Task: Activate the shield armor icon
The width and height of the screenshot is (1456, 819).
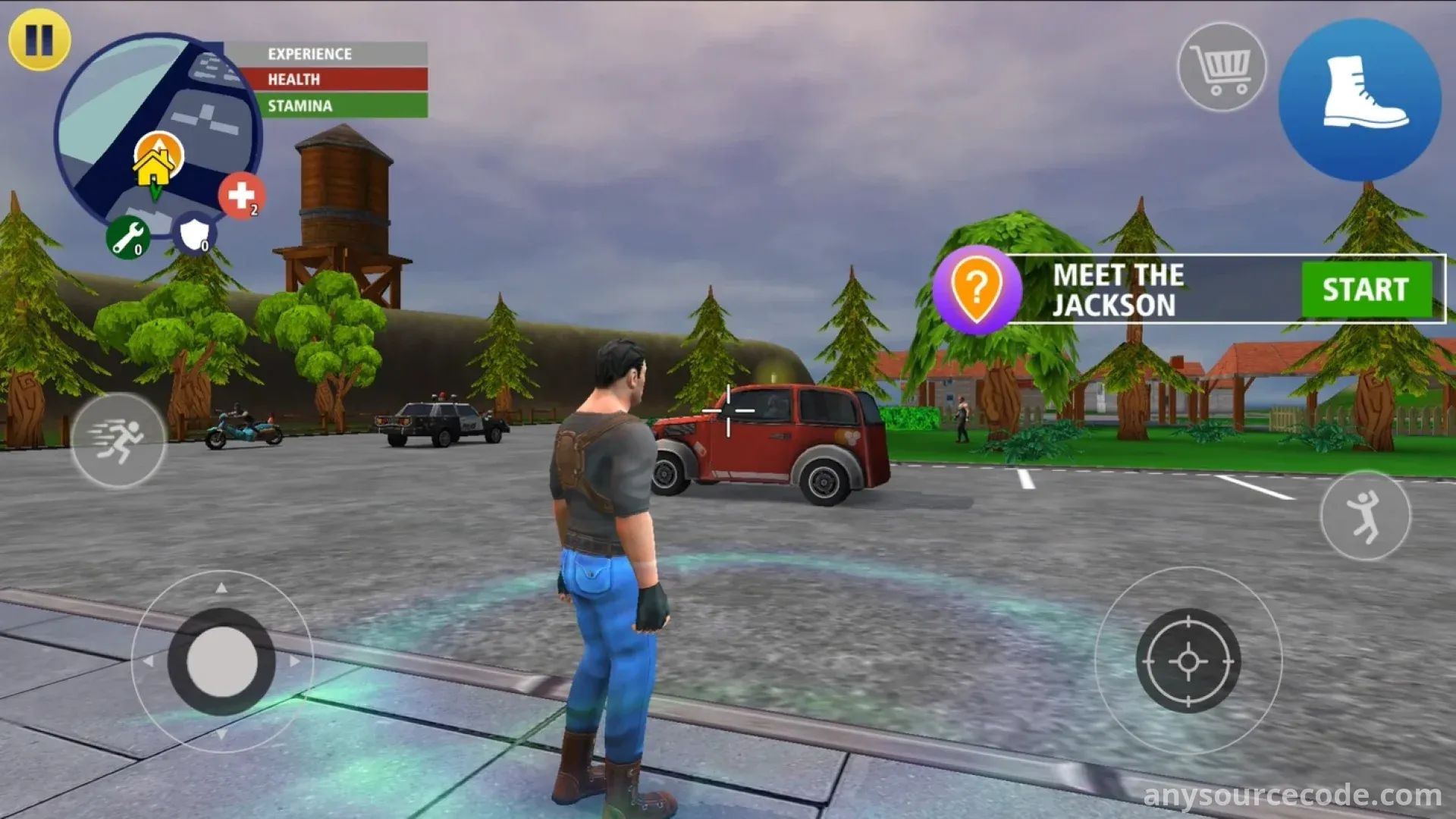Action: (x=195, y=234)
